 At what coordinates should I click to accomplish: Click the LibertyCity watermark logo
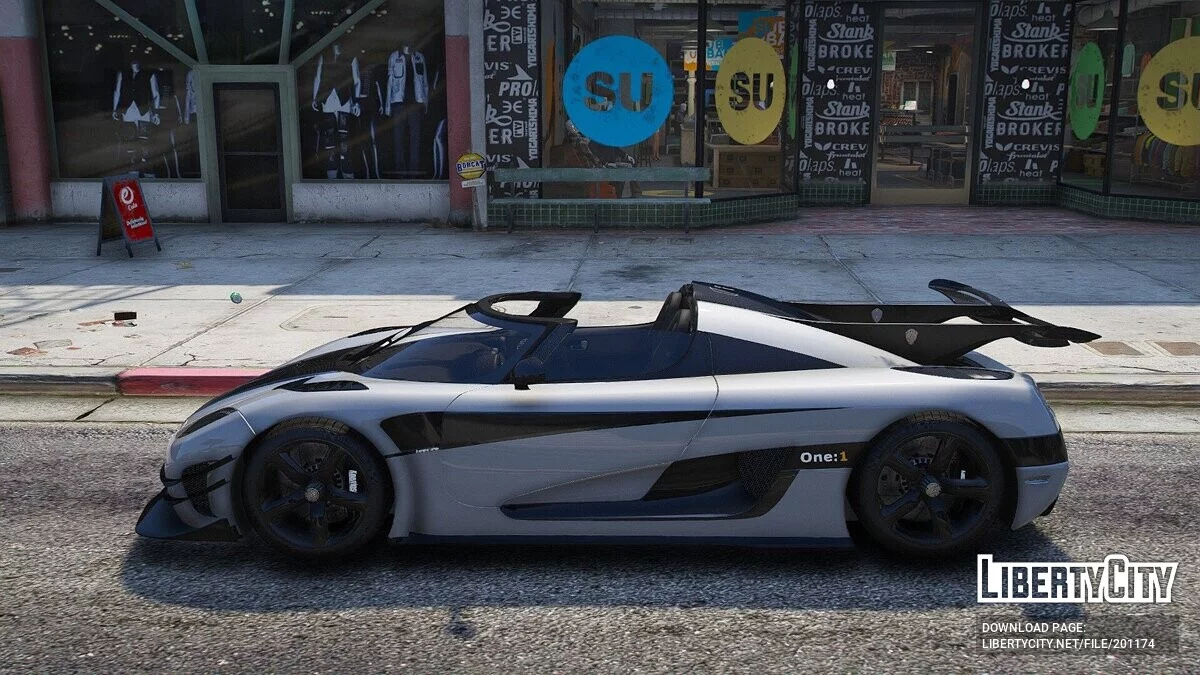pyautogui.click(x=1077, y=579)
